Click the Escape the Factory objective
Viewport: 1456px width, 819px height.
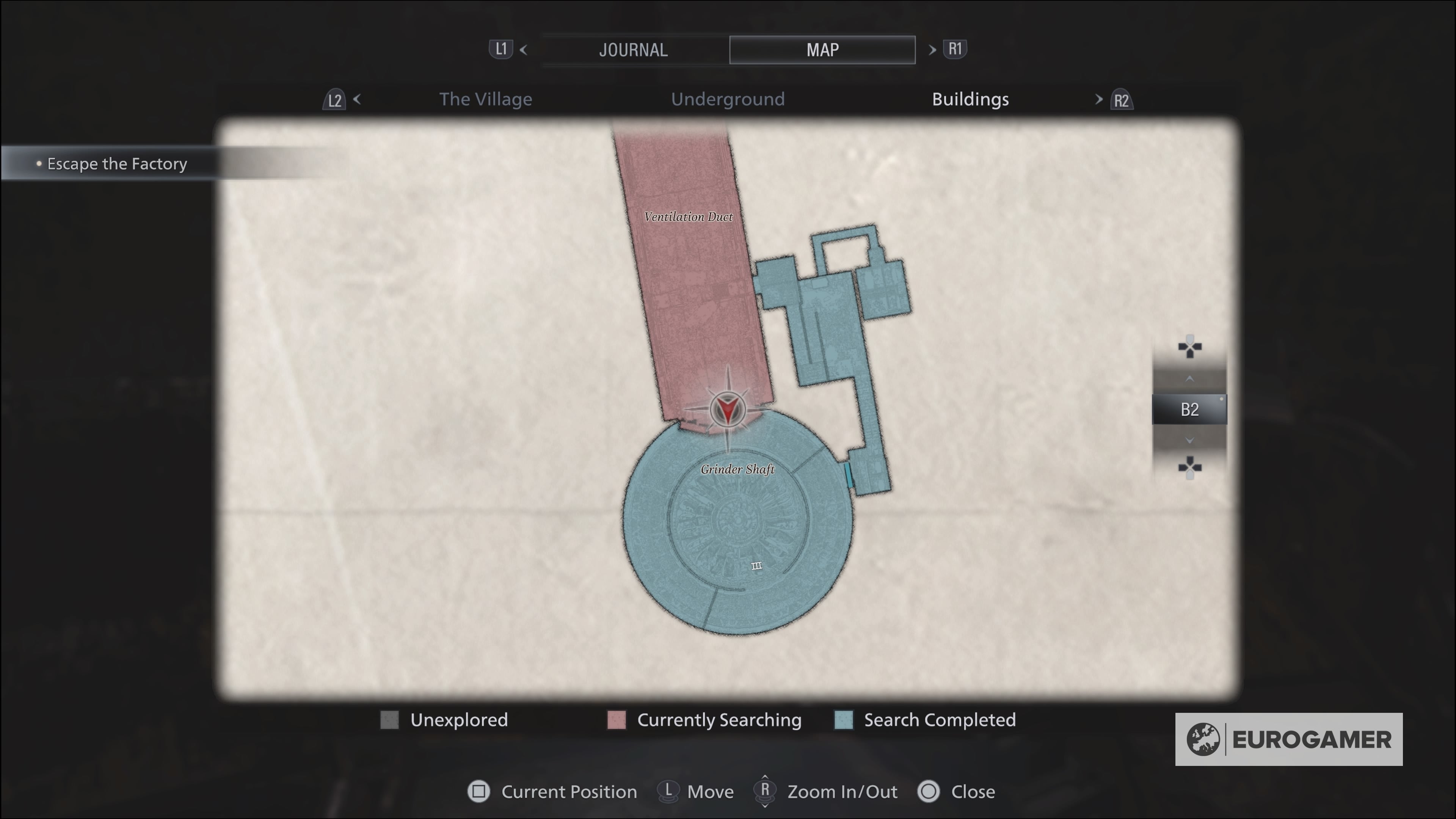[116, 163]
